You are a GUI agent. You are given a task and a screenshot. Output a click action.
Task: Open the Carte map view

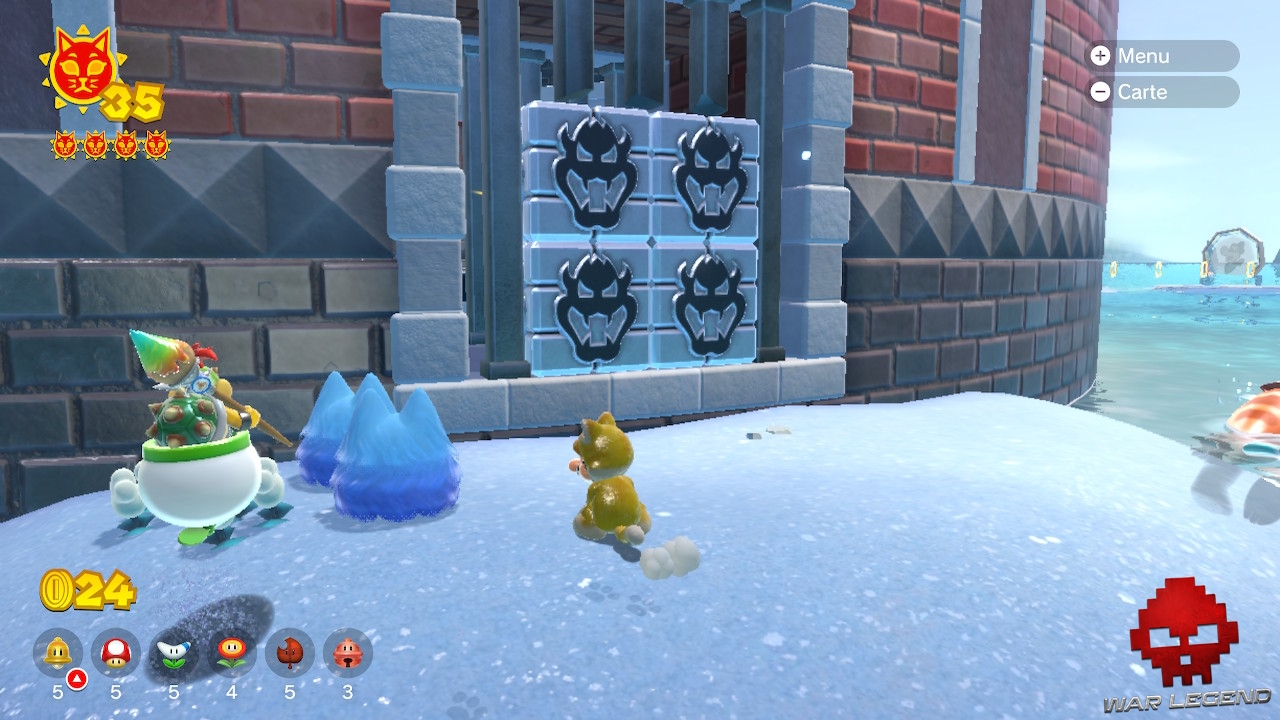[1160, 93]
